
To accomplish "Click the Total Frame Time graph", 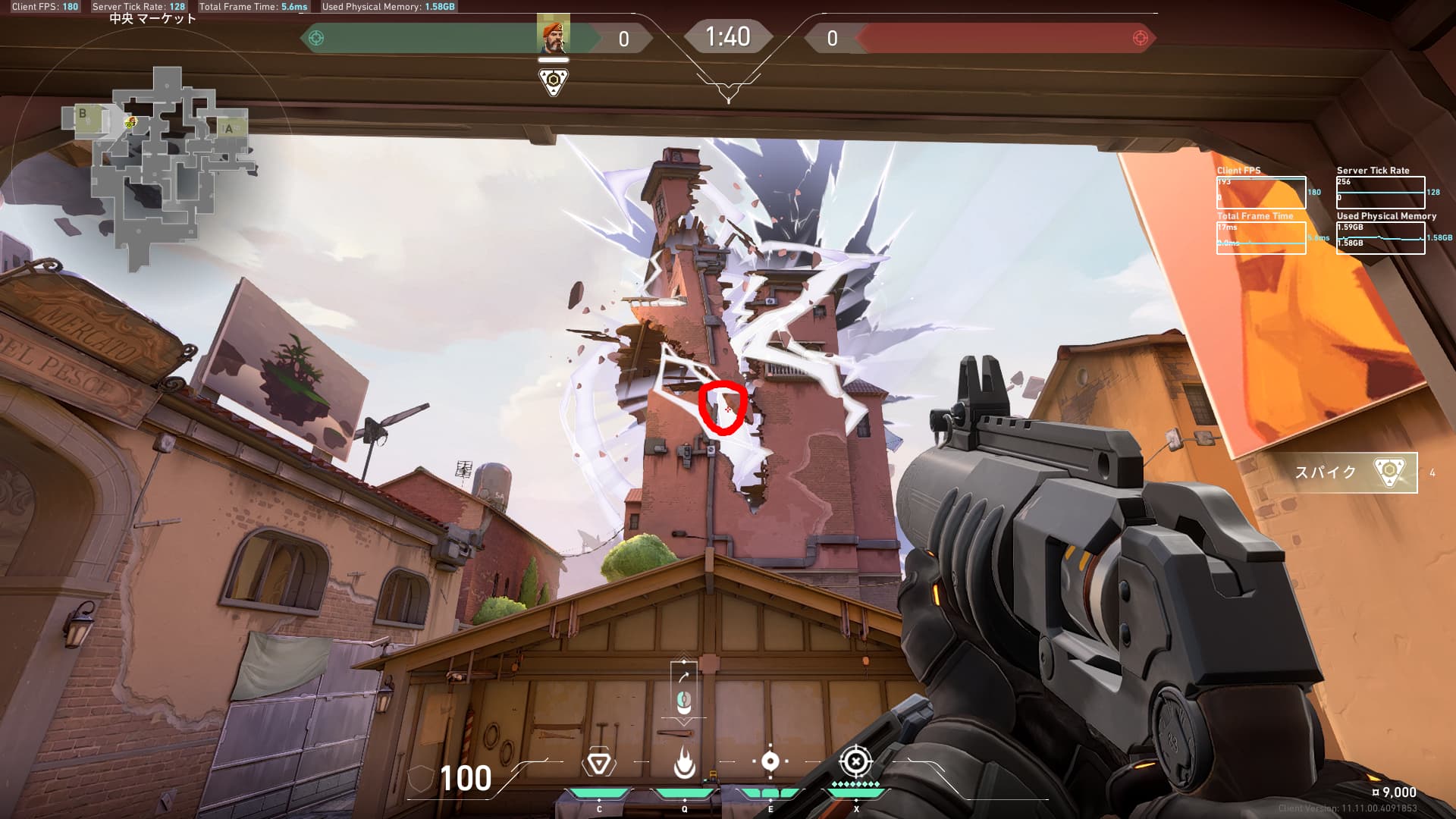I will (x=1261, y=238).
